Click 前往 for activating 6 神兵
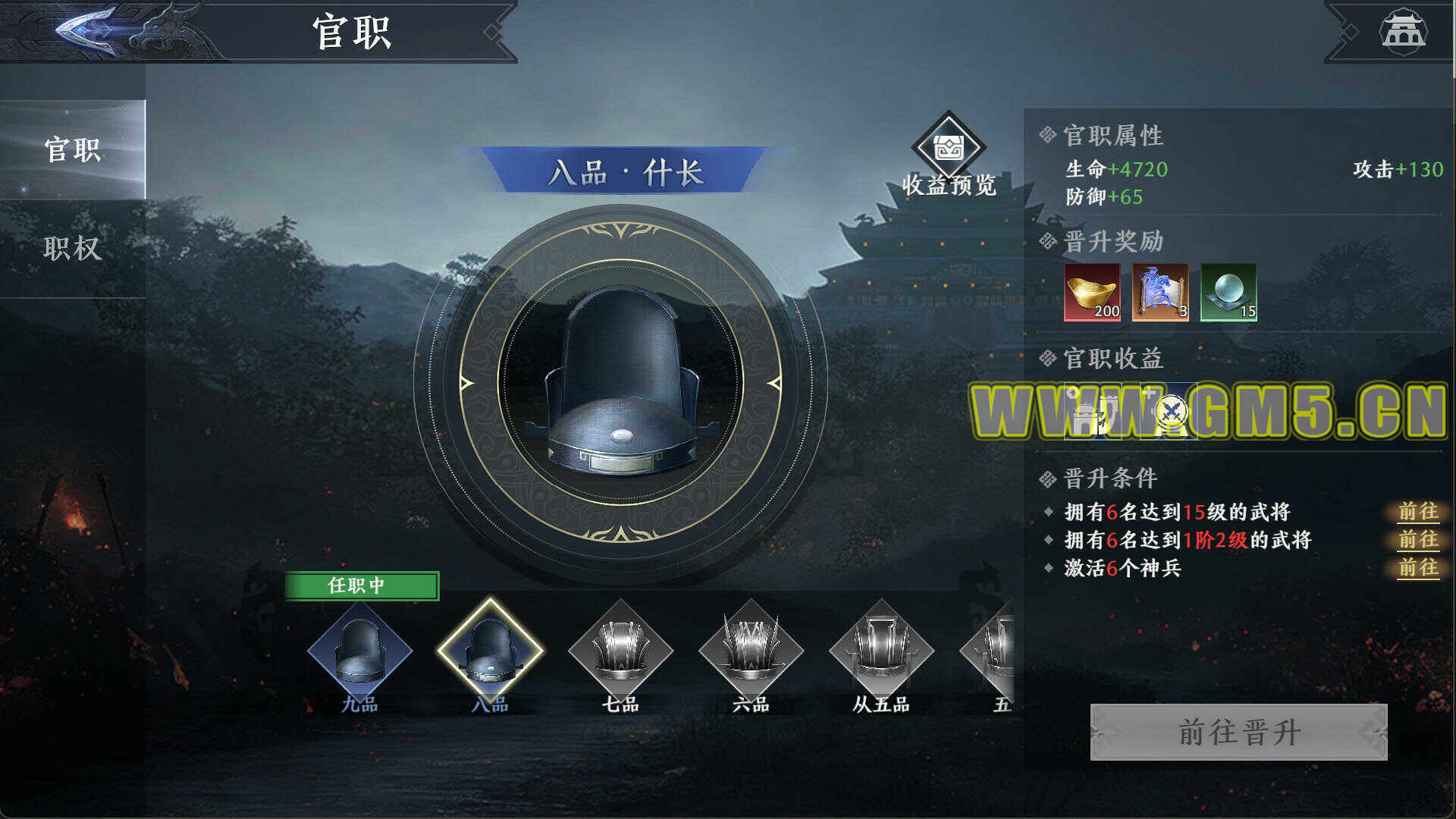The image size is (1456, 819). coord(1417,568)
